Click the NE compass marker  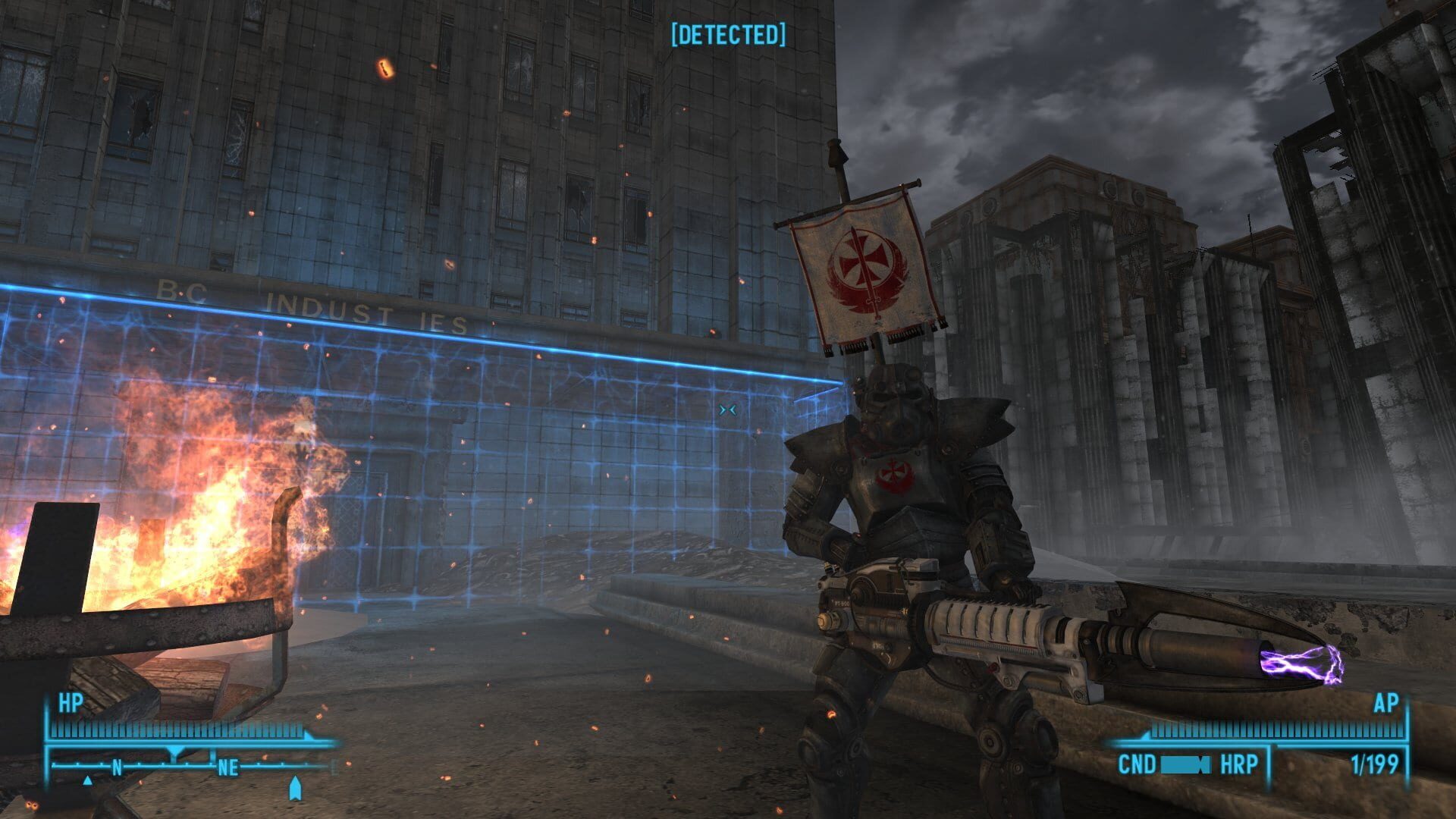[227, 767]
